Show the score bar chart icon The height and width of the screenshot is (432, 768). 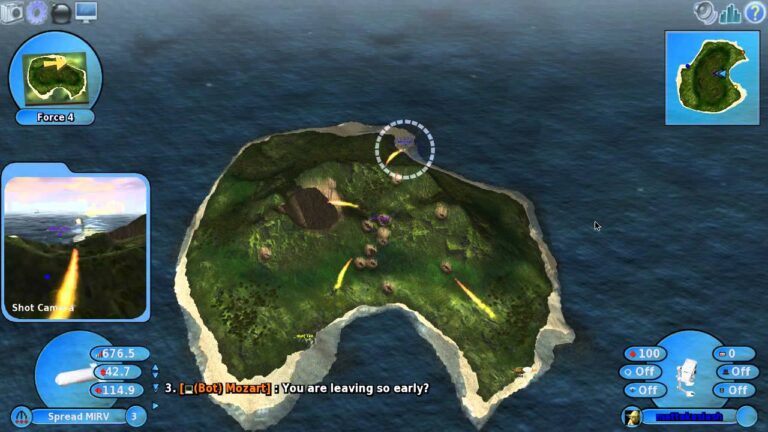731,13
